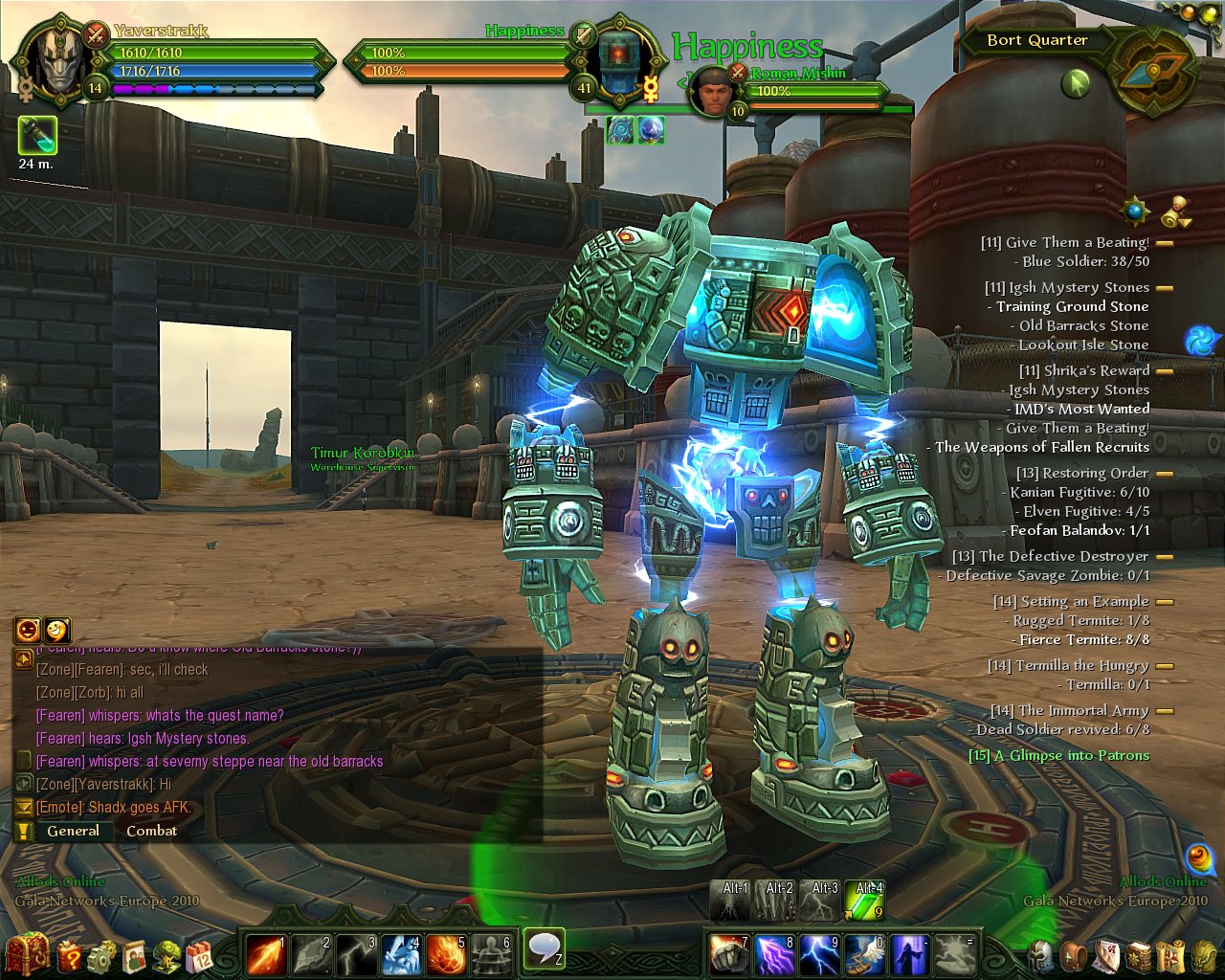The height and width of the screenshot is (980, 1225).
Task: Open the red treasure chest shop icon
Action: point(26,954)
